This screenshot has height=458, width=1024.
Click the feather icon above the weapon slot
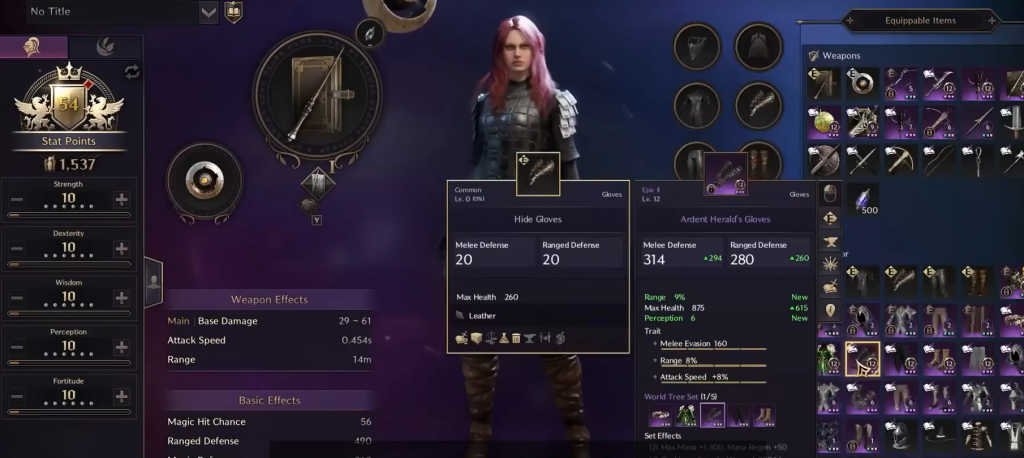click(371, 33)
